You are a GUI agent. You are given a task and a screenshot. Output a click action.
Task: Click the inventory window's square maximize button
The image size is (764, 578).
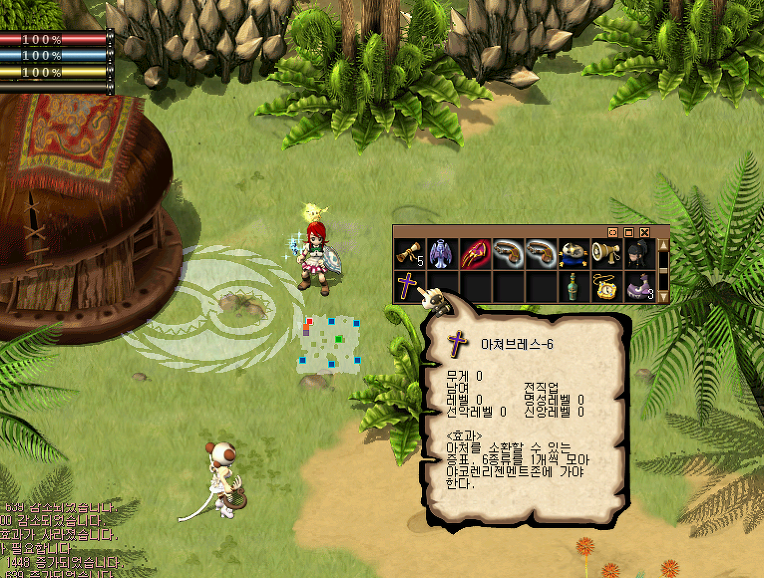coord(629,231)
